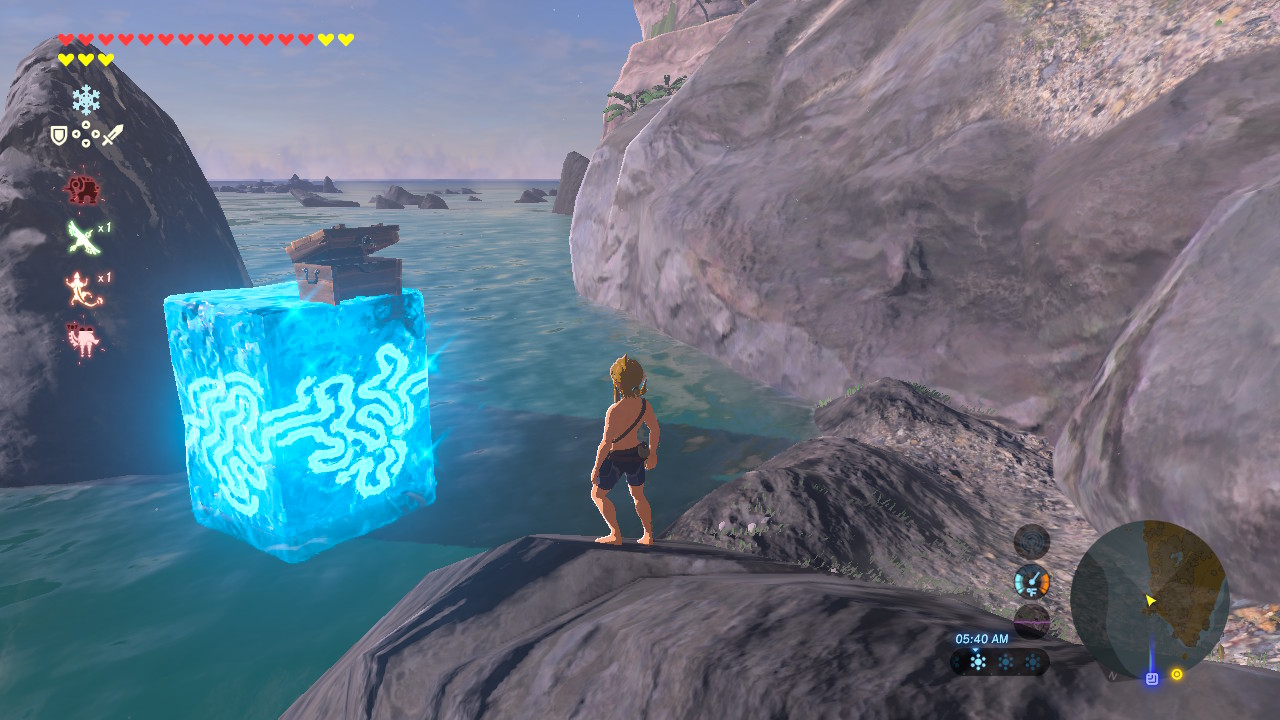The height and width of the screenshot is (720, 1280).
Task: Select the yellow ring marker on minimap
Action: click(x=1177, y=674)
